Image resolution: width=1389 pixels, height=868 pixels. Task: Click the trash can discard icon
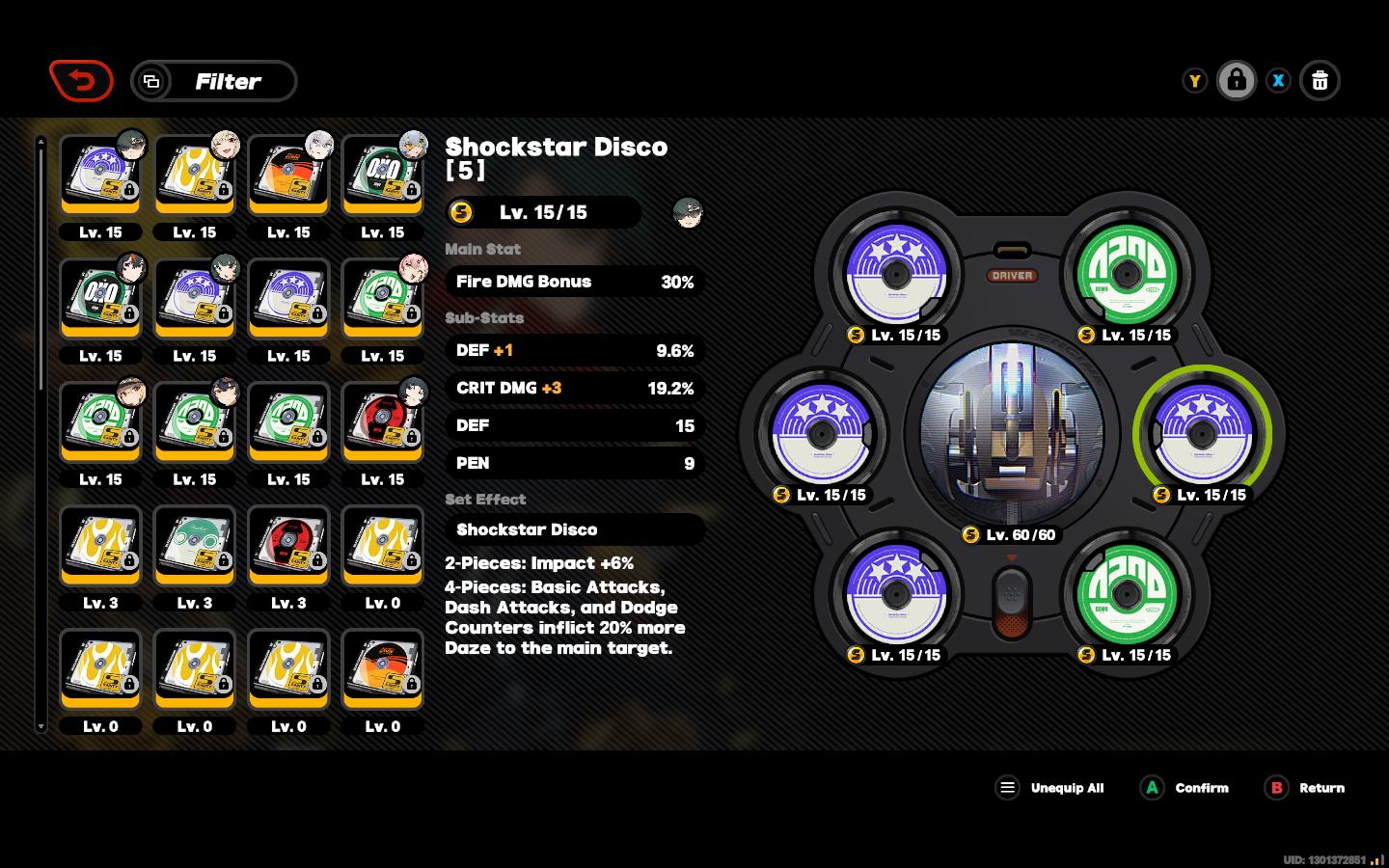tap(1320, 81)
